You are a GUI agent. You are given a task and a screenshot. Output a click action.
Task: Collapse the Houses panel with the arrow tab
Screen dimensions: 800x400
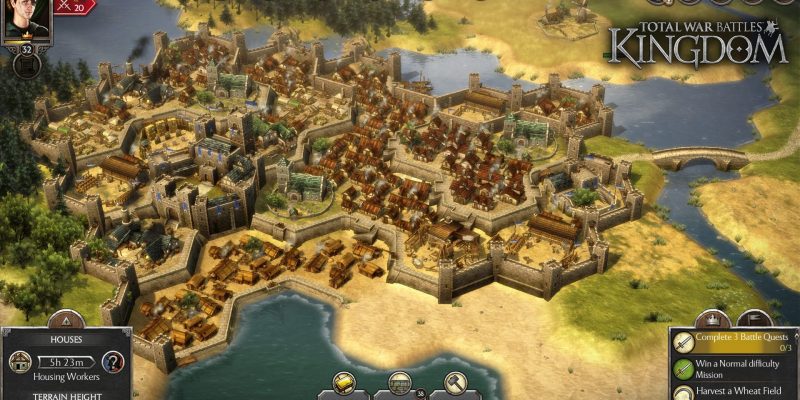[66, 323]
